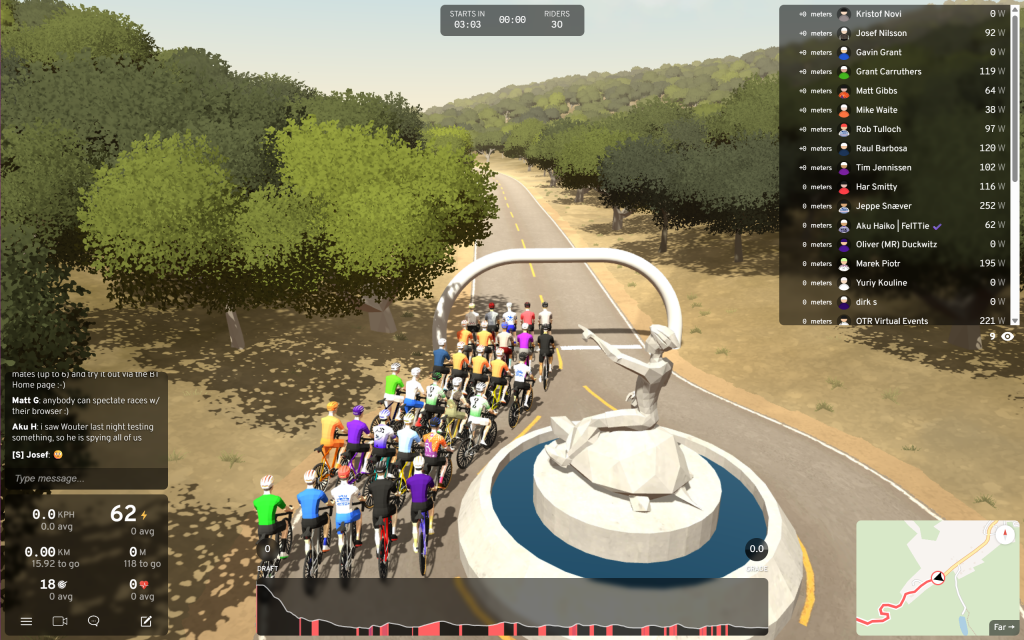Click the elevation profile bar
The height and width of the screenshot is (640, 1024).
[512, 607]
